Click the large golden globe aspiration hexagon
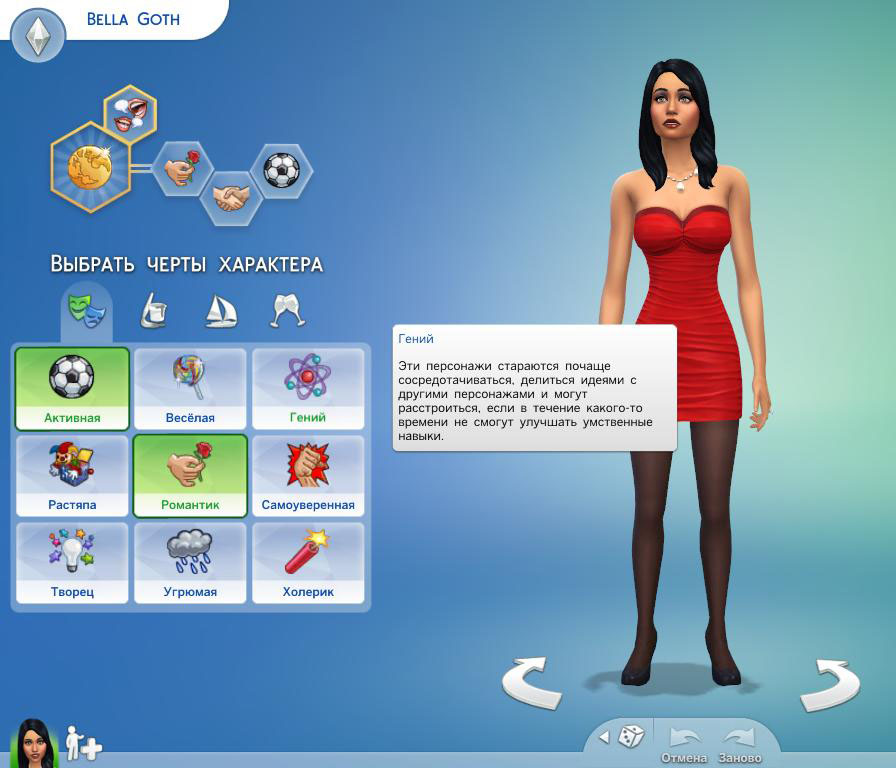 tap(91, 167)
